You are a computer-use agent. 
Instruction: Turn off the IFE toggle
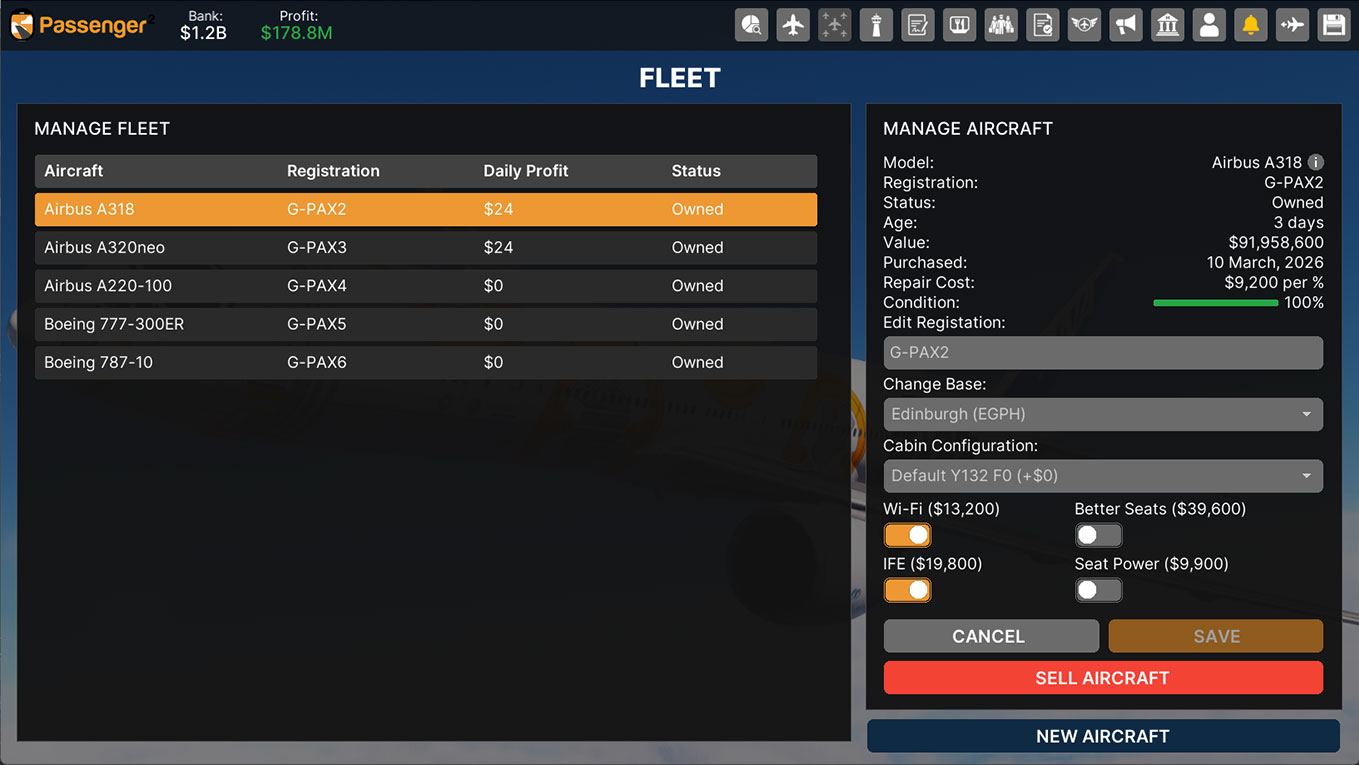907,590
